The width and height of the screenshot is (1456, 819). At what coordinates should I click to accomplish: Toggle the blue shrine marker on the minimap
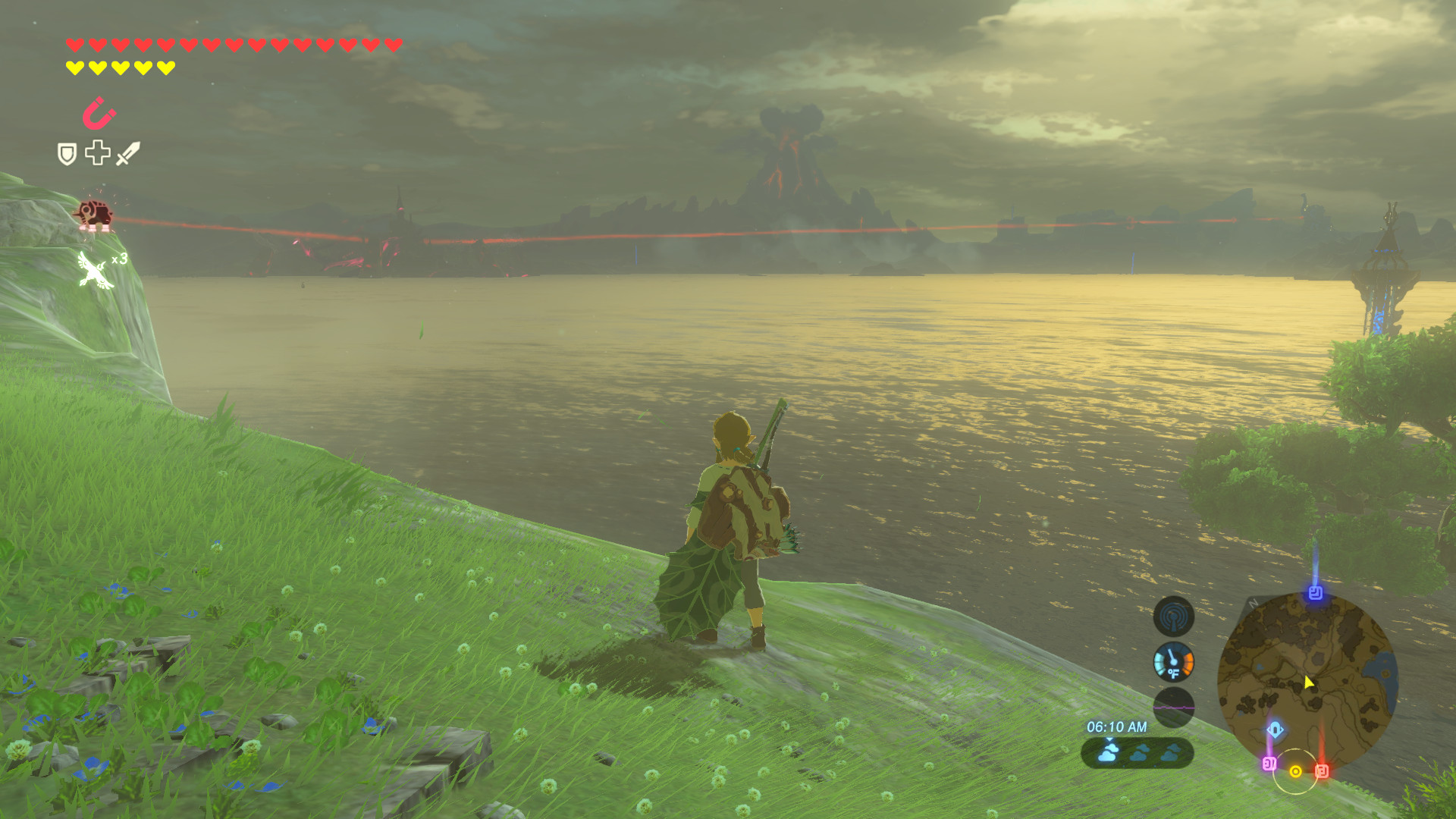(1316, 592)
